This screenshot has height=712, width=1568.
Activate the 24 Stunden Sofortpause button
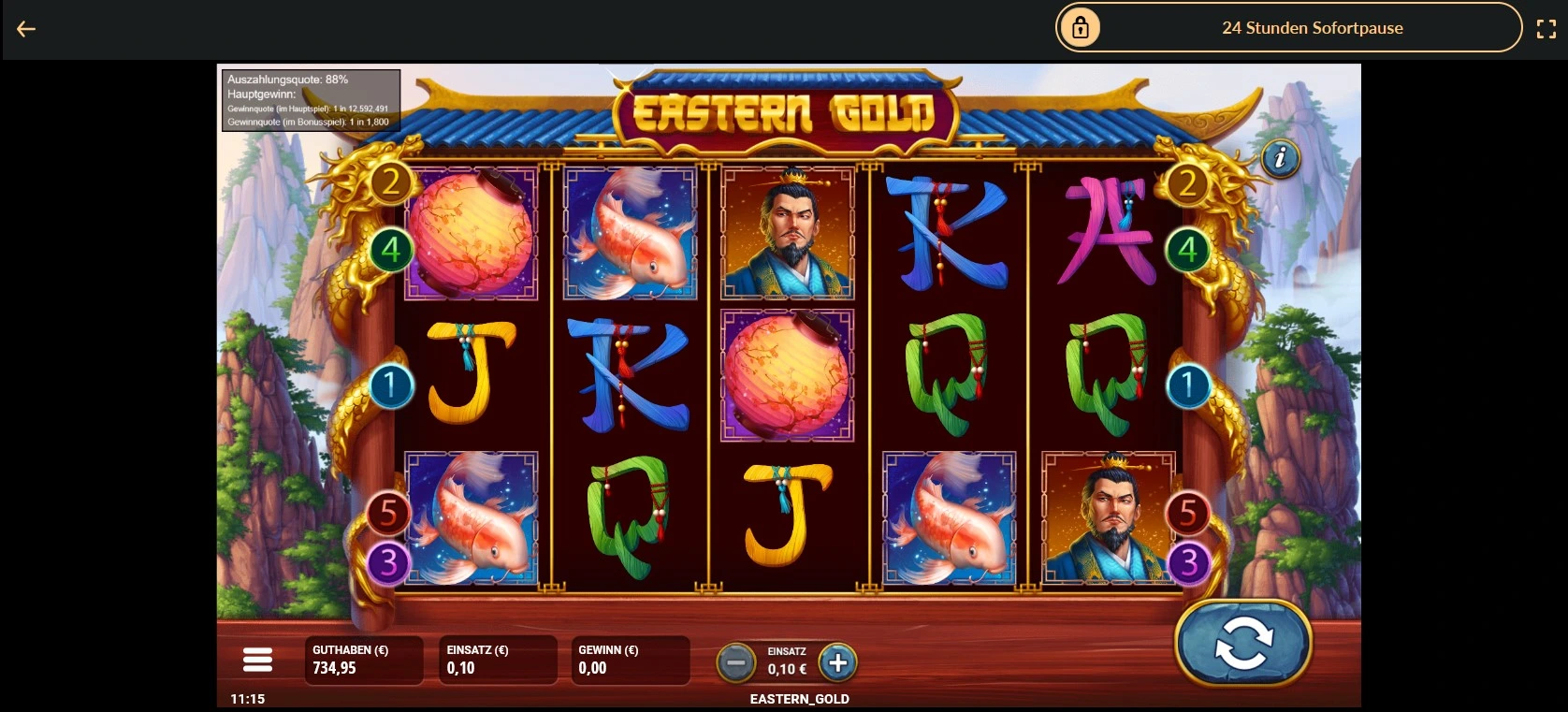point(1313,27)
